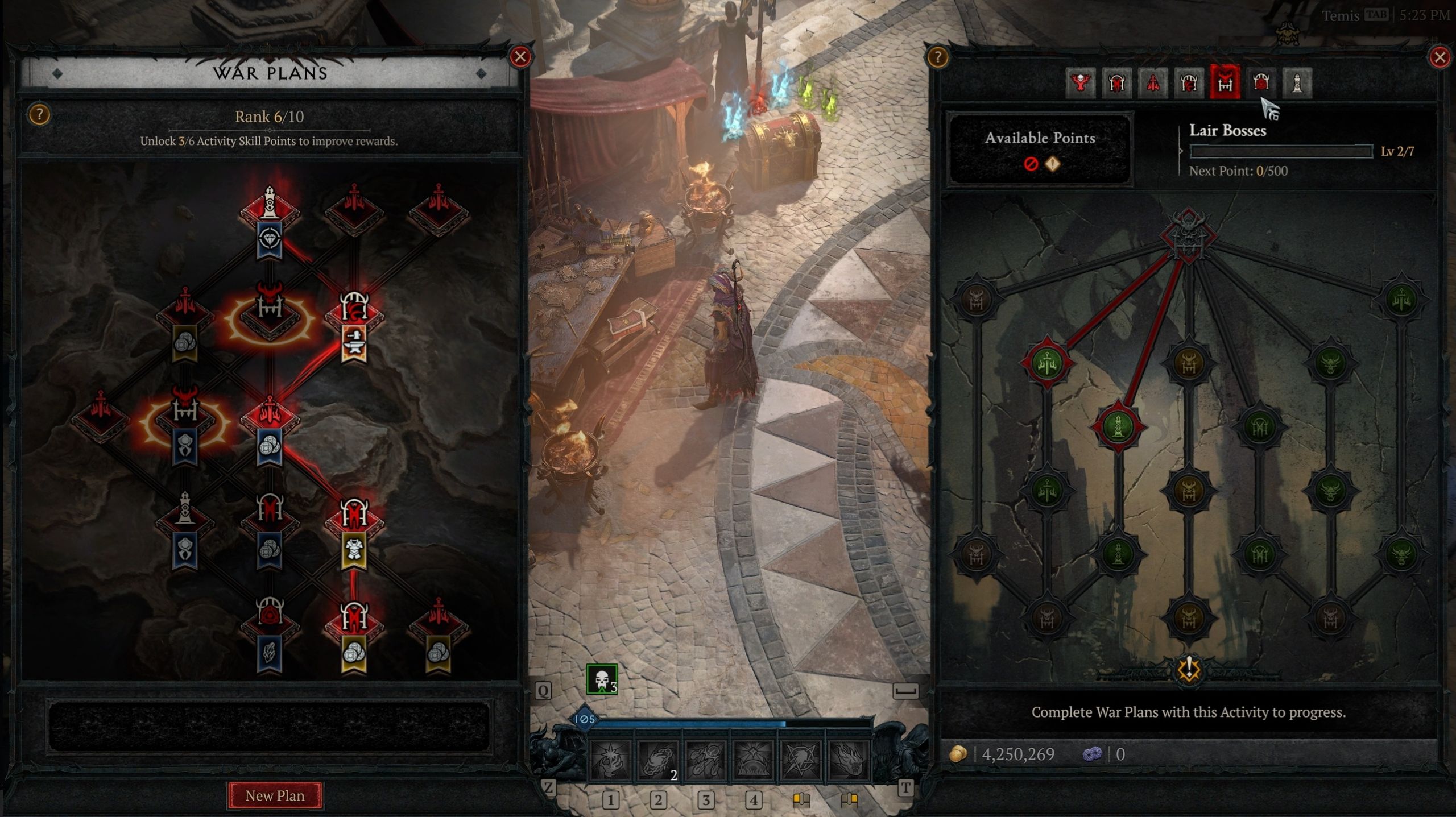Screen dimensions: 1456x817
Task: Choose the red-circled green tower skill node
Action: point(1118,426)
